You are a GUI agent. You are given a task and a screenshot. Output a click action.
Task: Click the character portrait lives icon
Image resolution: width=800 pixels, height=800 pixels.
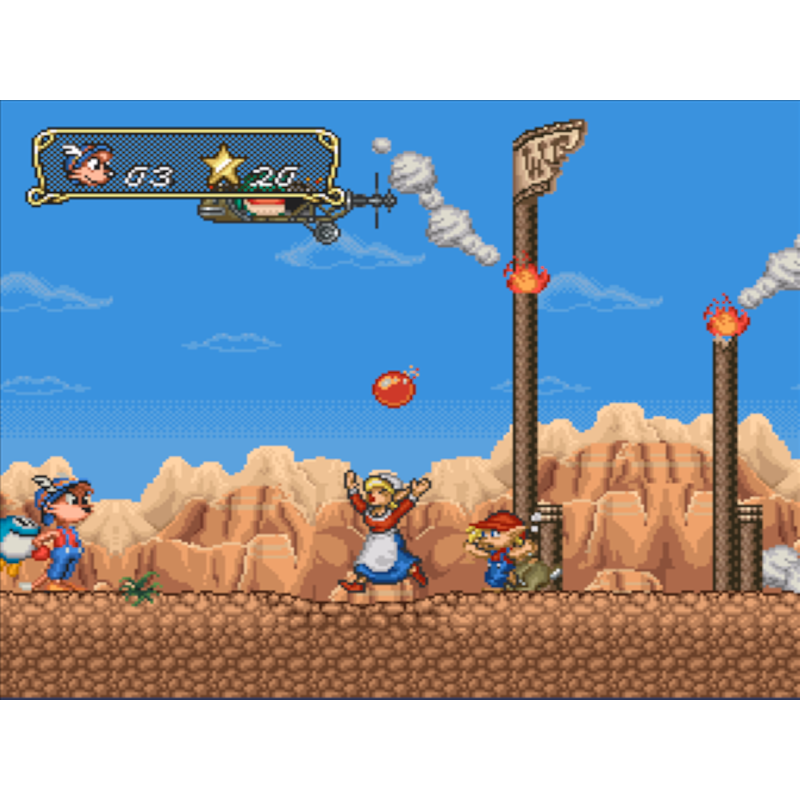tap(90, 165)
